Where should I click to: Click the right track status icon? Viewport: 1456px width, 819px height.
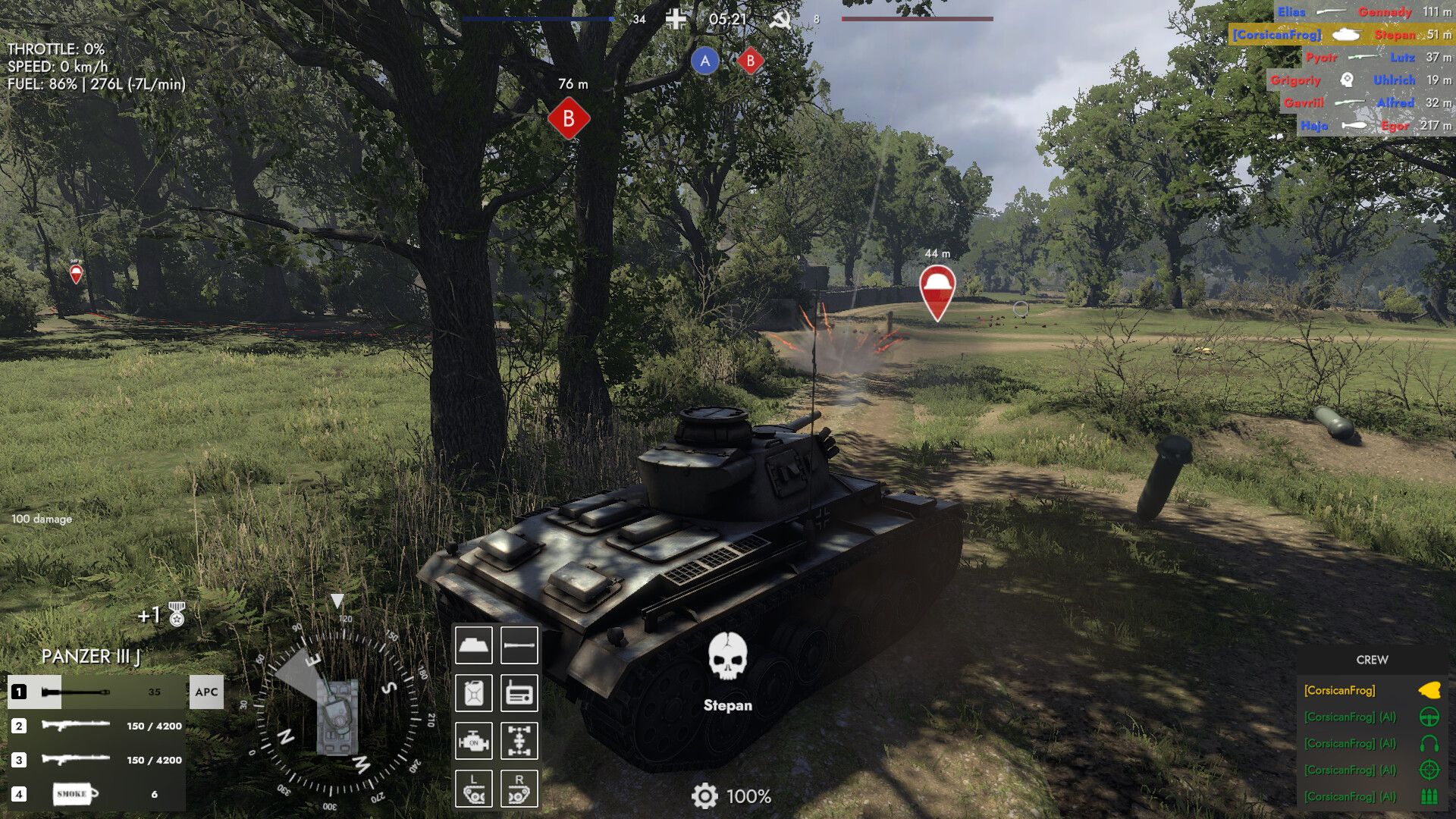click(x=519, y=789)
